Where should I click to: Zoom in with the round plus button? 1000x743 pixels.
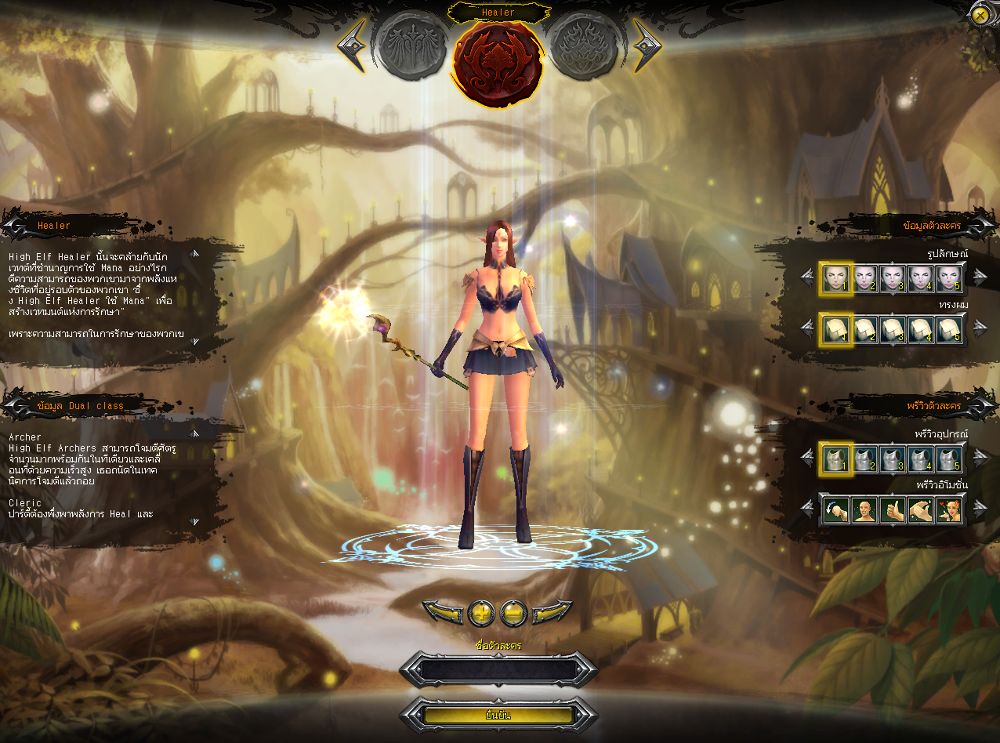coord(481,611)
